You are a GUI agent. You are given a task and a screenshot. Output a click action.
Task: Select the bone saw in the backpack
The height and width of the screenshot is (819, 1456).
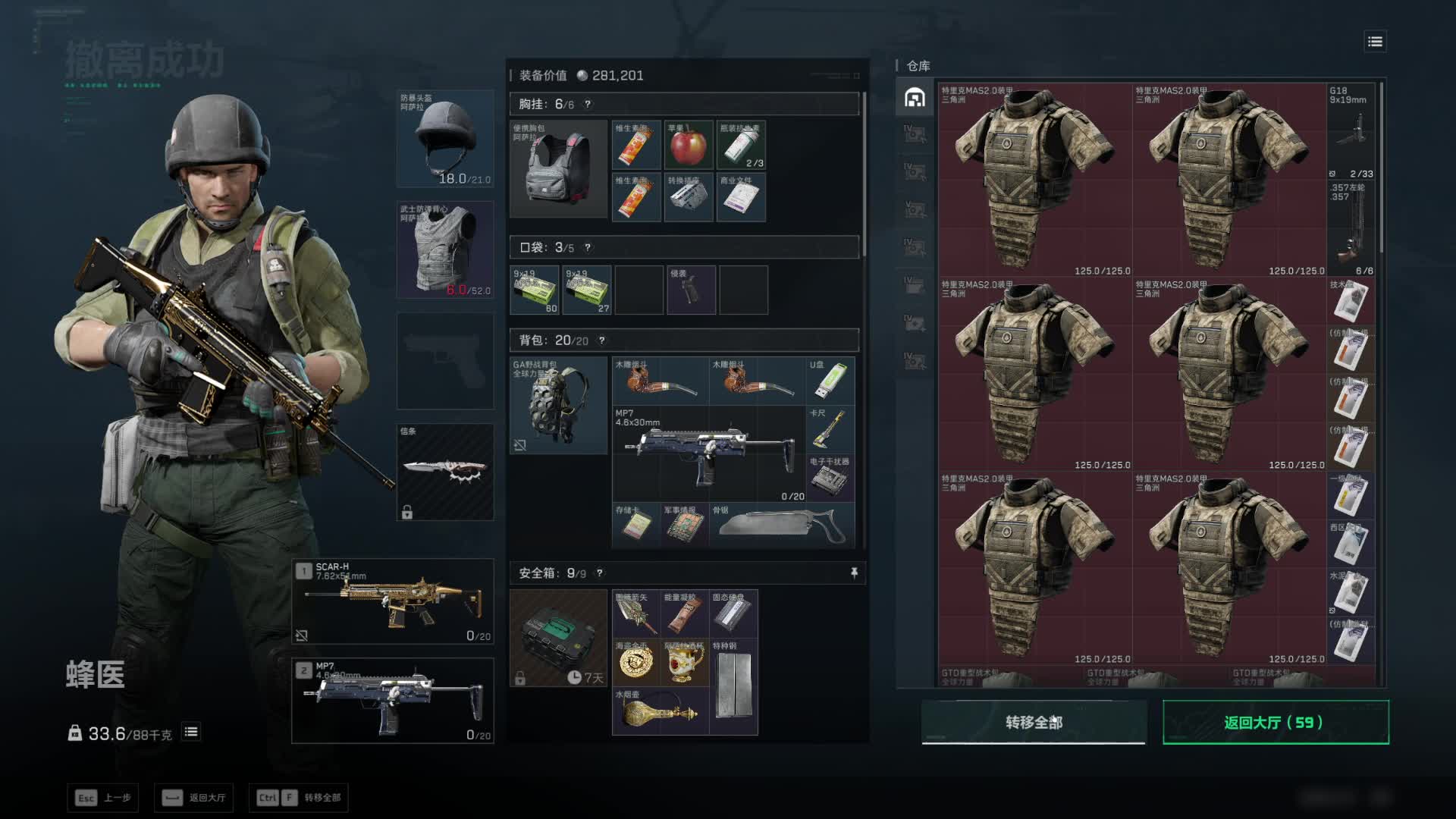tap(781, 524)
